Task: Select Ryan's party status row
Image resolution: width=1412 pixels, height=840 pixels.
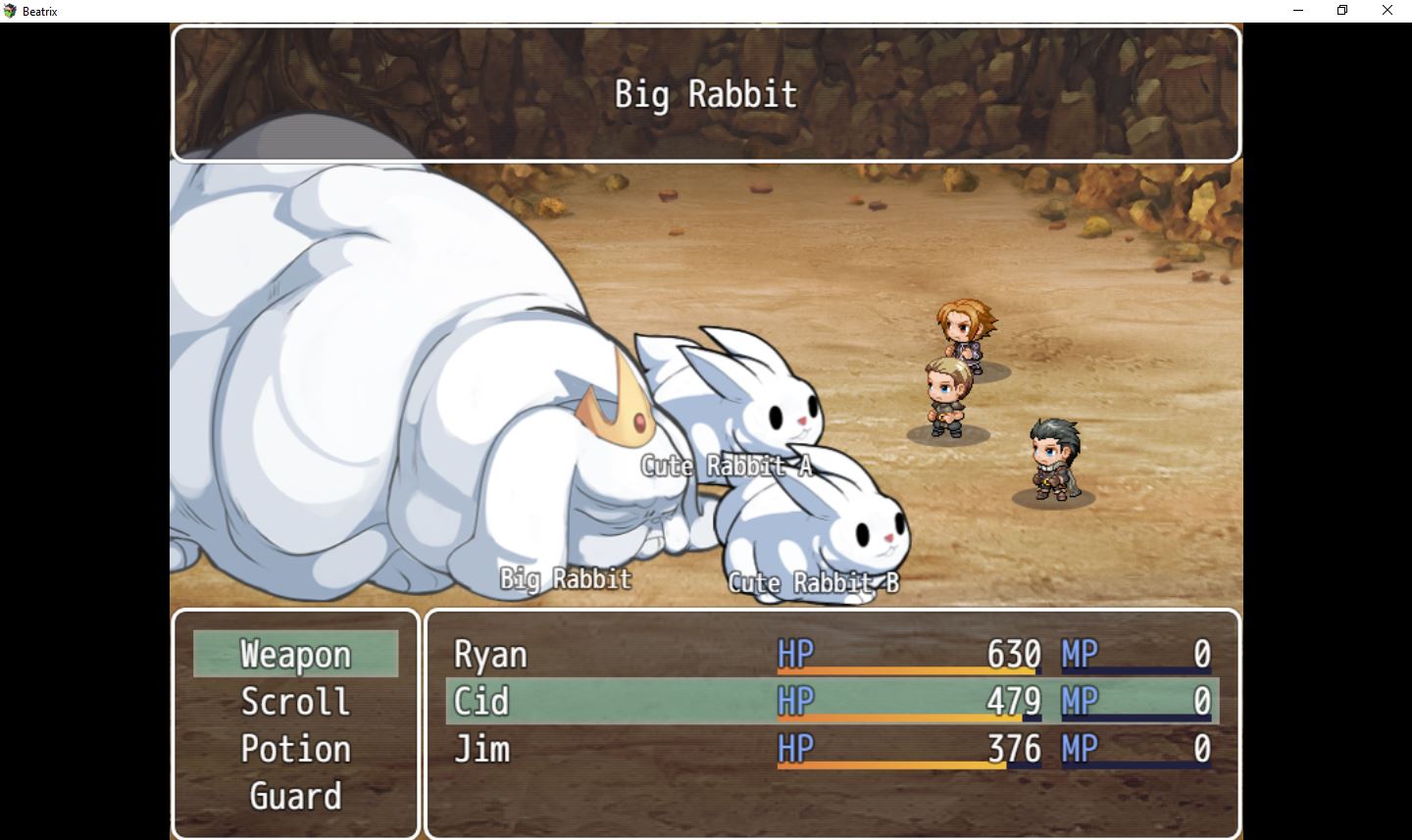Action: (832, 654)
